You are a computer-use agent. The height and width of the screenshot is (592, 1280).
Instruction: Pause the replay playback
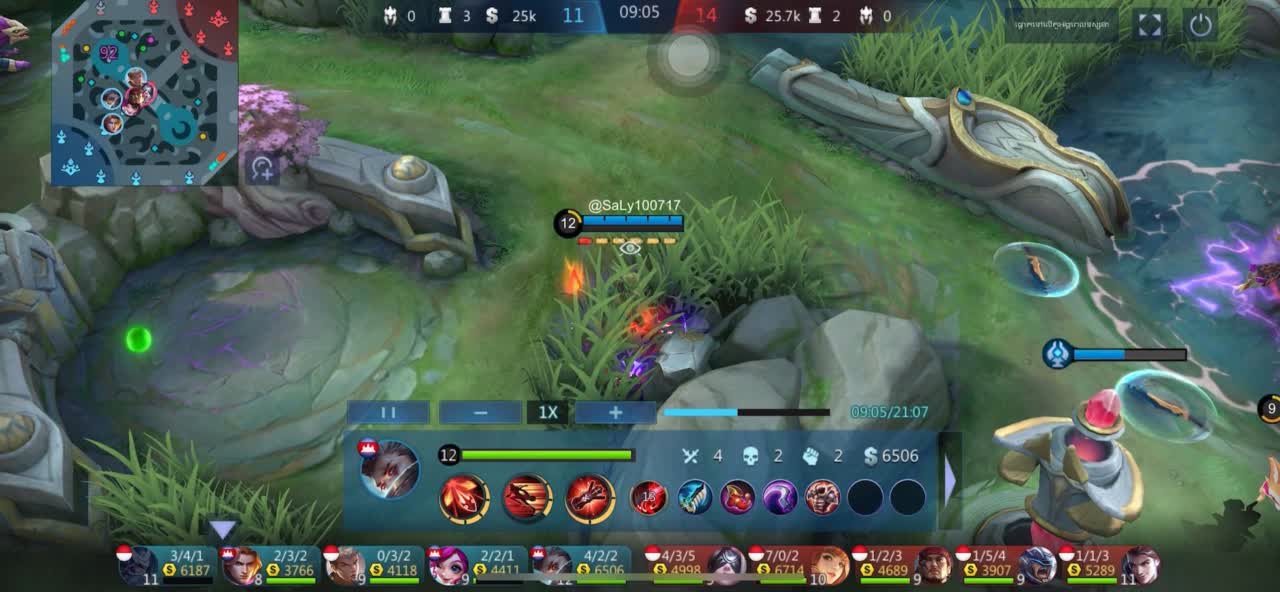(389, 412)
